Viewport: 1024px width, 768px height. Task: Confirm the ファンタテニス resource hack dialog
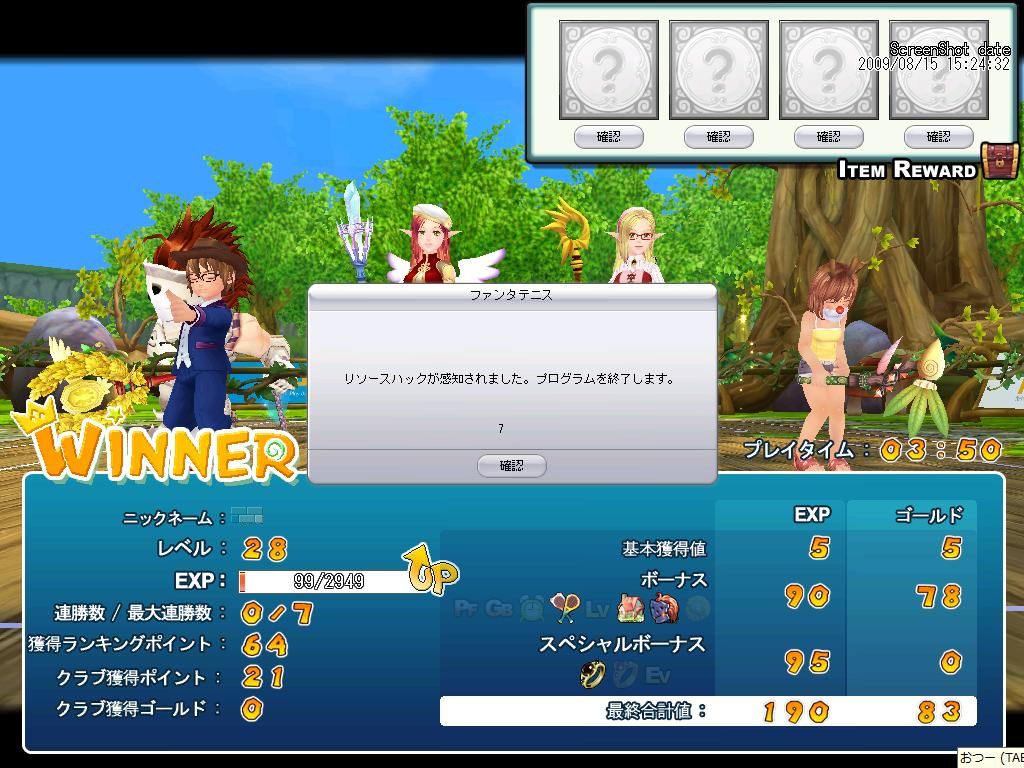click(511, 465)
